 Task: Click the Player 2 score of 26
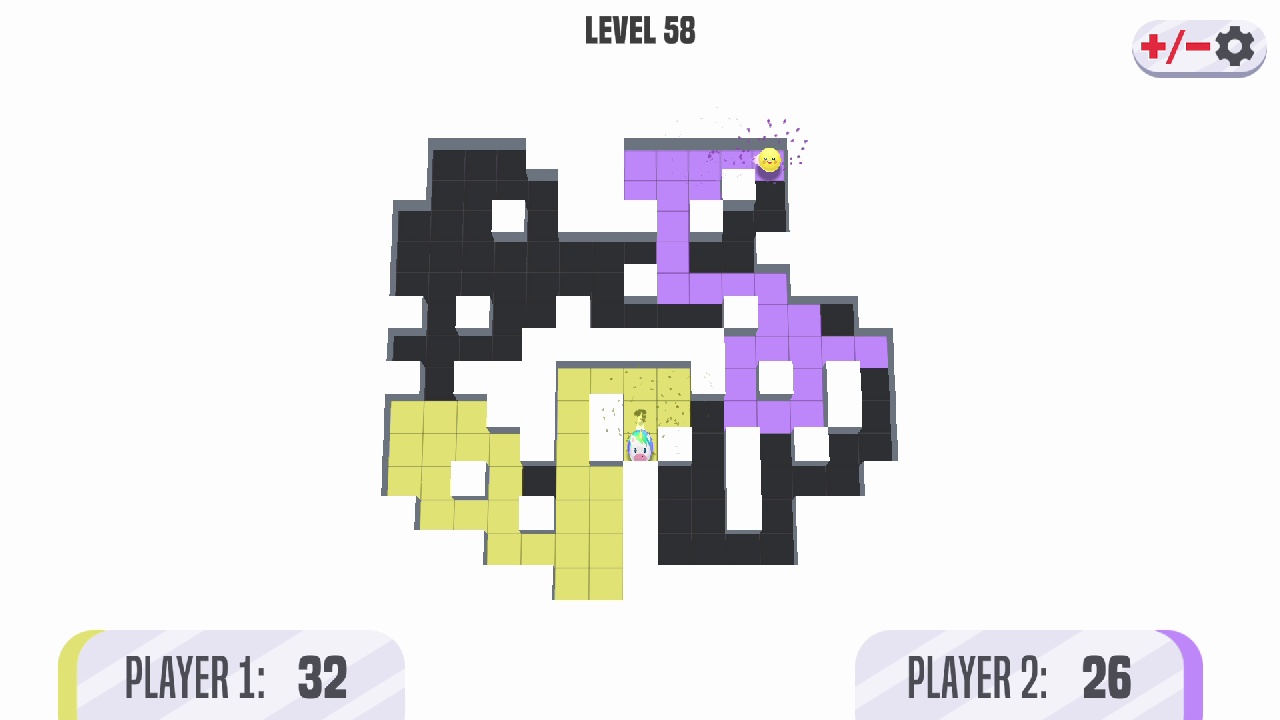point(1107,678)
